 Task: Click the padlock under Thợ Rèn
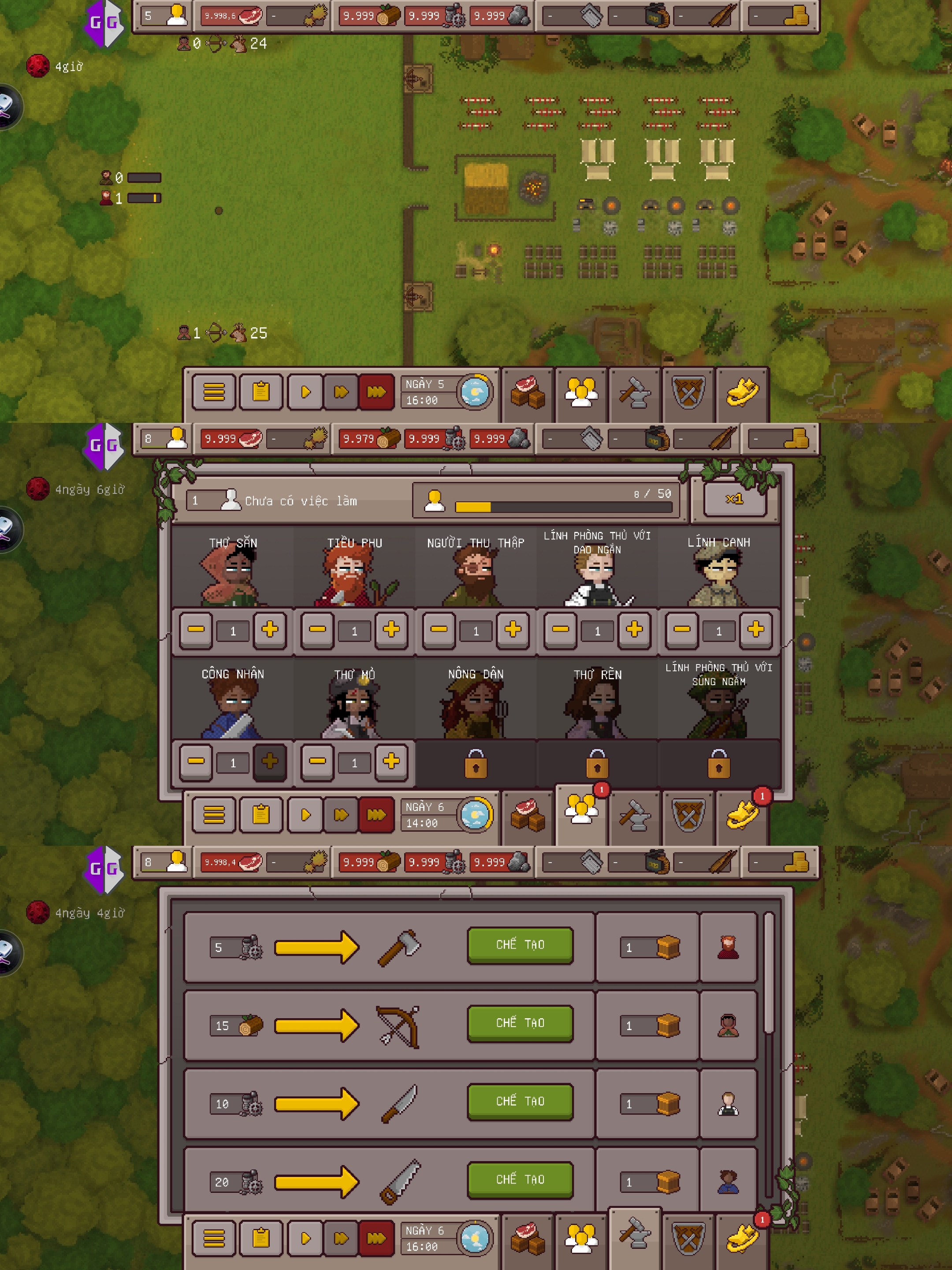coord(597,764)
